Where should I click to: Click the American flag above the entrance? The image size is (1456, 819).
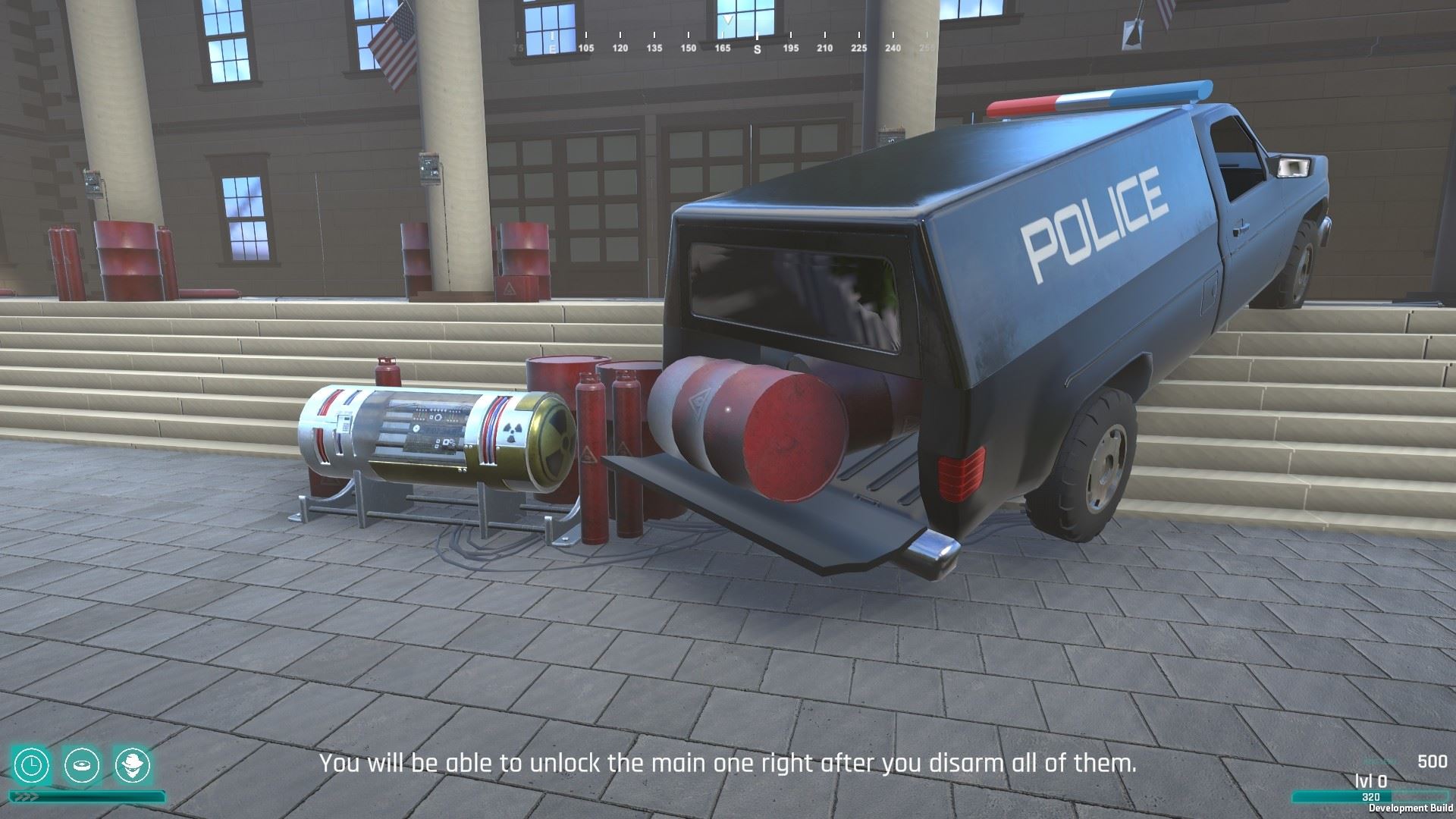click(397, 47)
